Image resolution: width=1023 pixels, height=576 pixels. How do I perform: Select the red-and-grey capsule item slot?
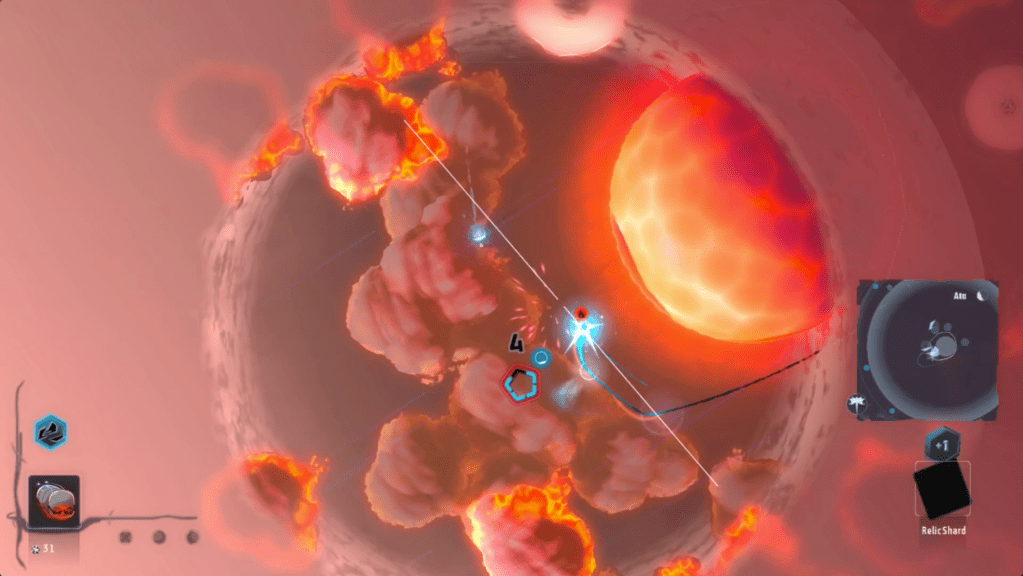click(x=53, y=499)
